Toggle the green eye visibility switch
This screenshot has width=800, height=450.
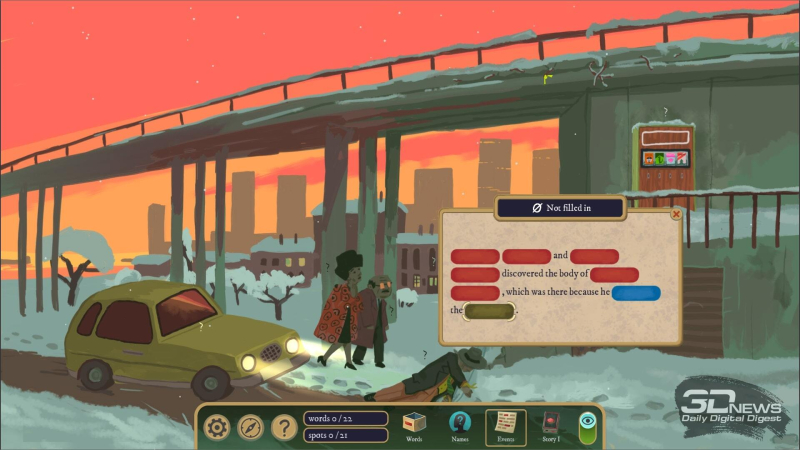(x=588, y=425)
